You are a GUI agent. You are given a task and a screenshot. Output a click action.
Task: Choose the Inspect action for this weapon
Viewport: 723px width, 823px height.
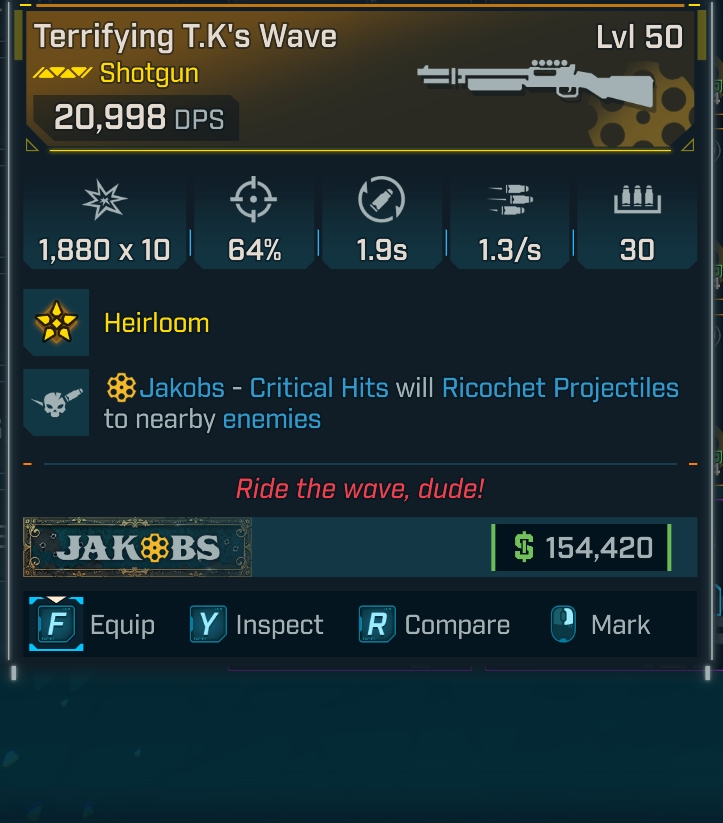(257, 626)
